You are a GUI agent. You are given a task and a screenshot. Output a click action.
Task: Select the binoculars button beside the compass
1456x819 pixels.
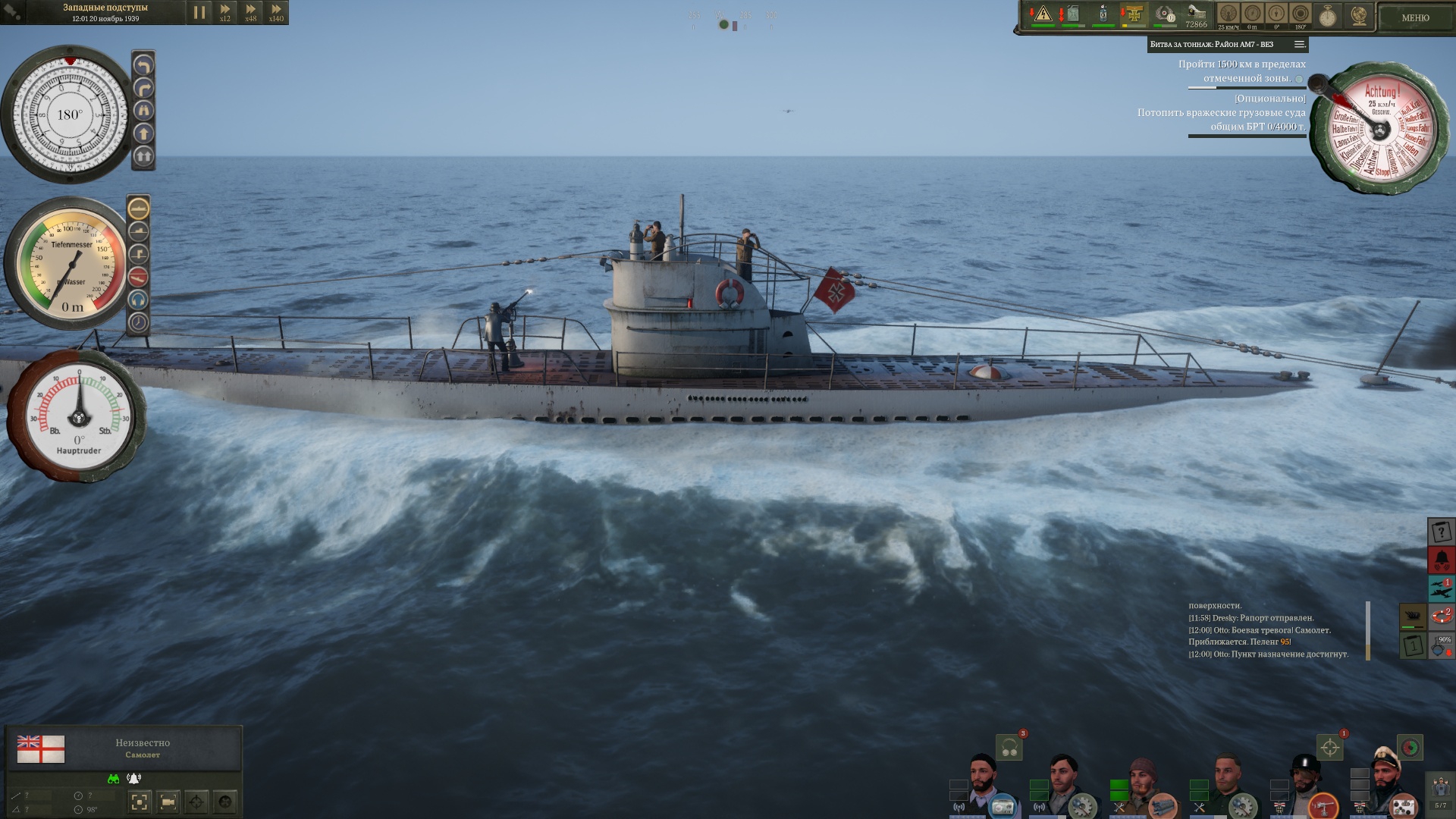pyautogui.click(x=143, y=111)
